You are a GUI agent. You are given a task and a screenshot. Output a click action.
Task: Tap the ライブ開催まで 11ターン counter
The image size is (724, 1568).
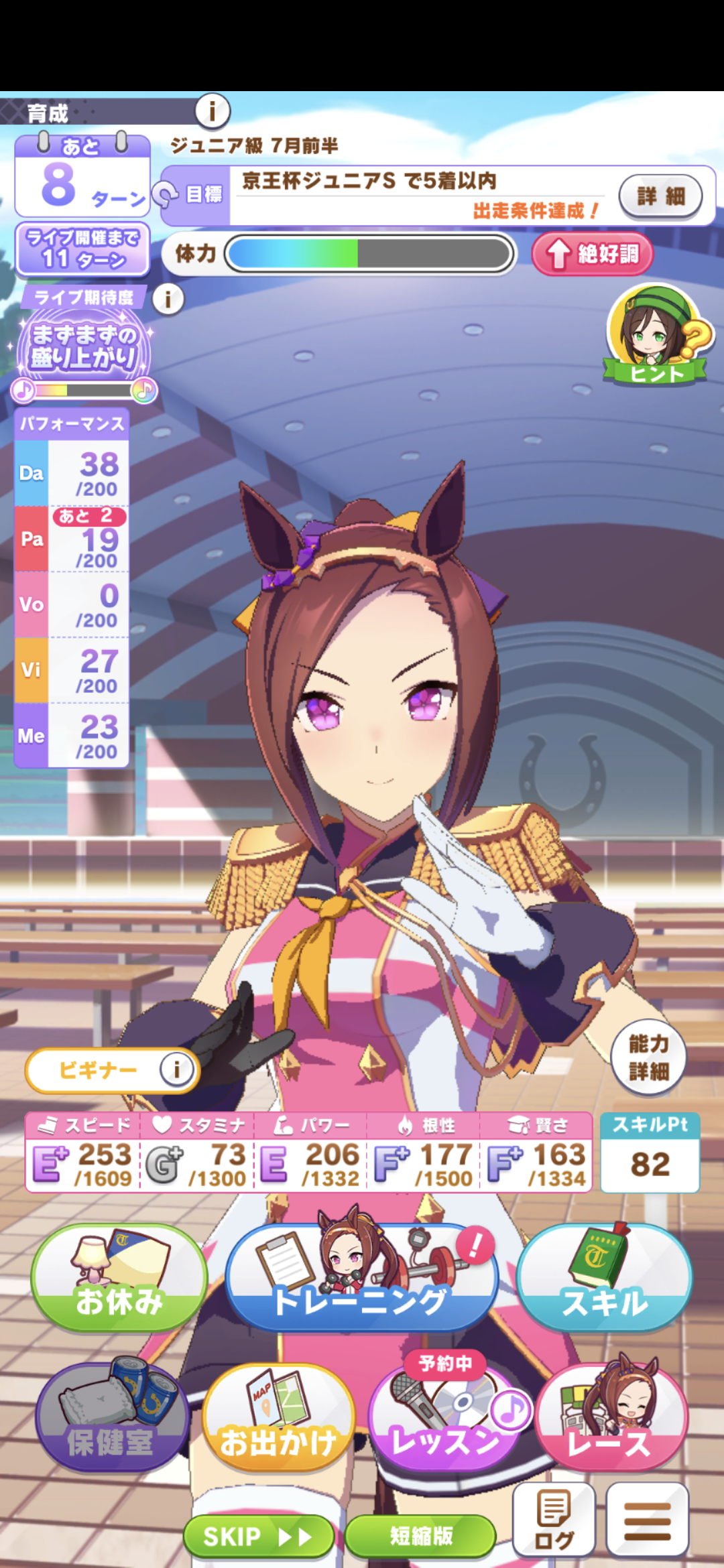(x=82, y=249)
